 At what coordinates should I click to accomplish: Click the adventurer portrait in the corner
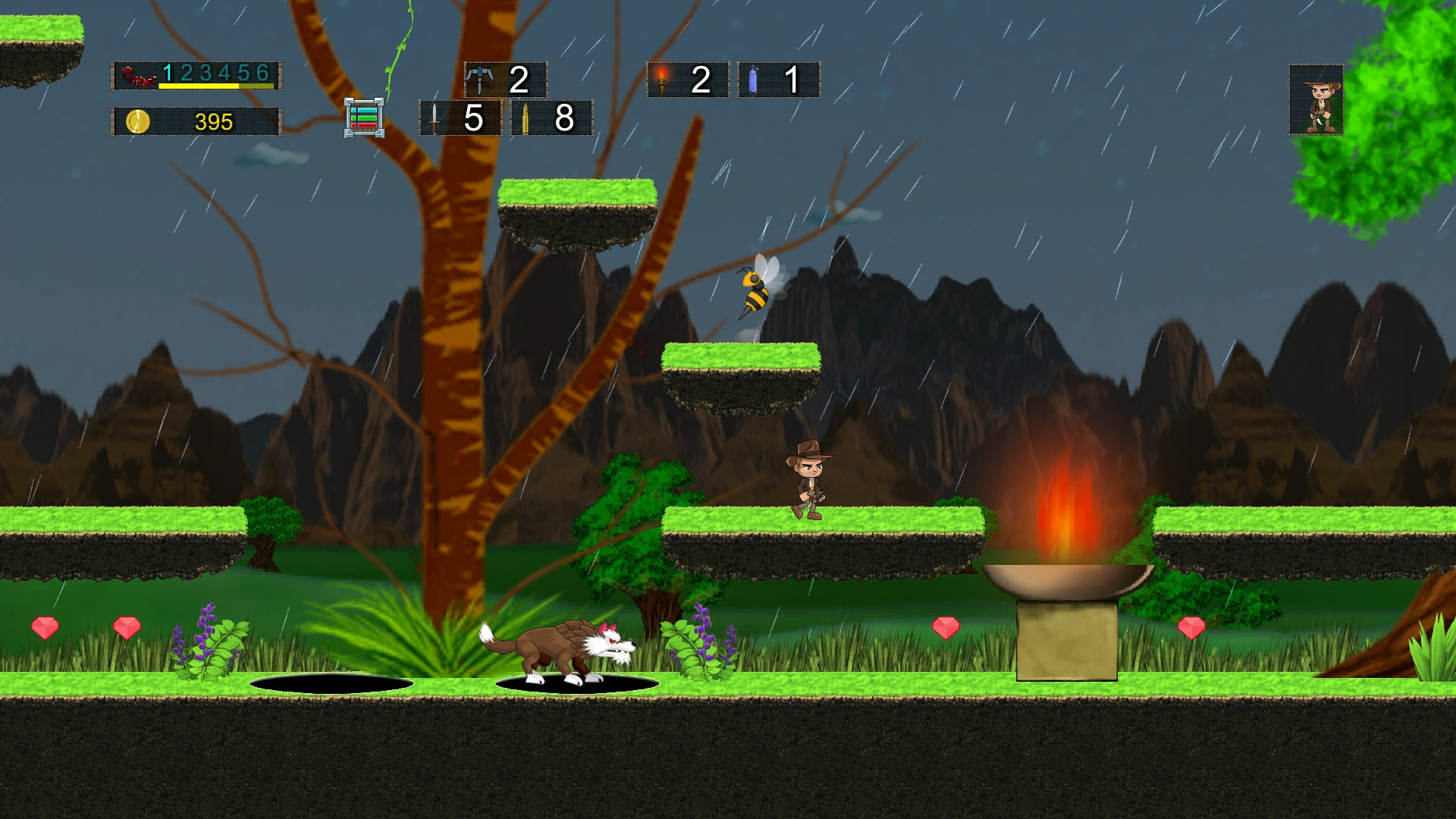(x=1317, y=102)
